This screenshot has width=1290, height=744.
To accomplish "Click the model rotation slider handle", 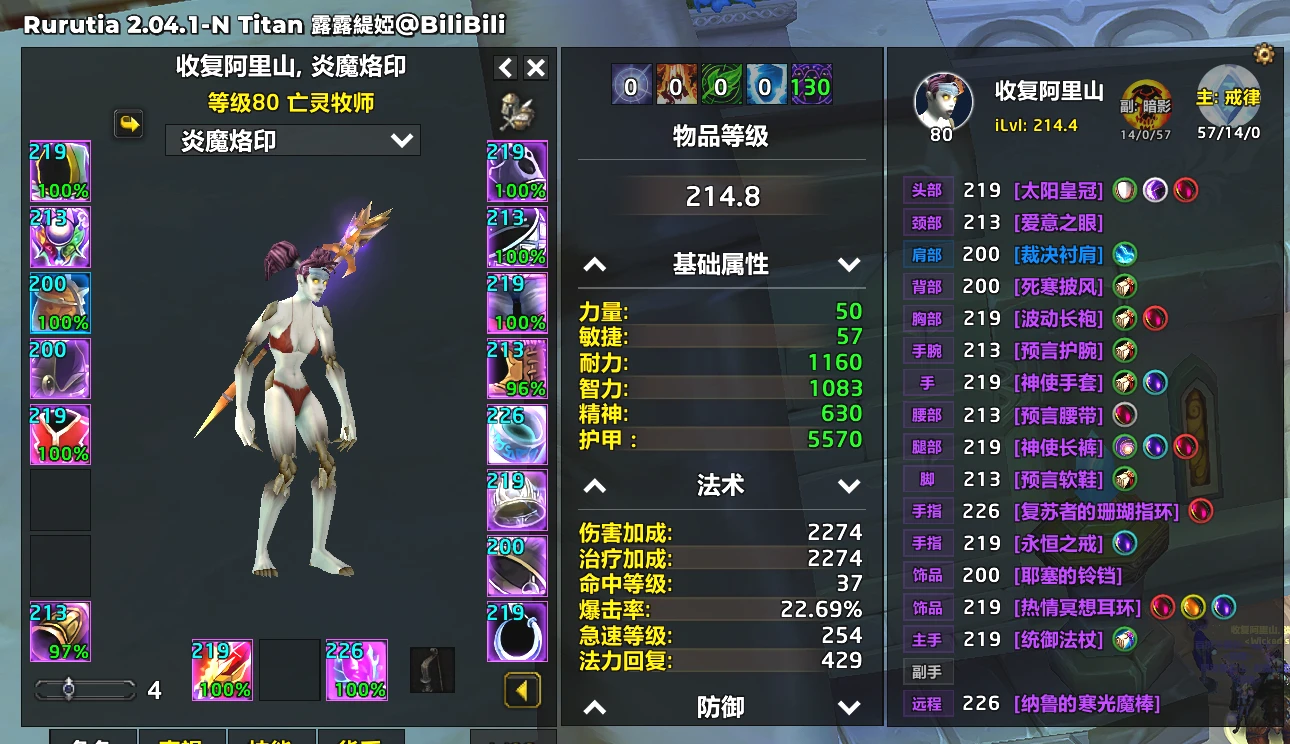I will (x=70, y=689).
